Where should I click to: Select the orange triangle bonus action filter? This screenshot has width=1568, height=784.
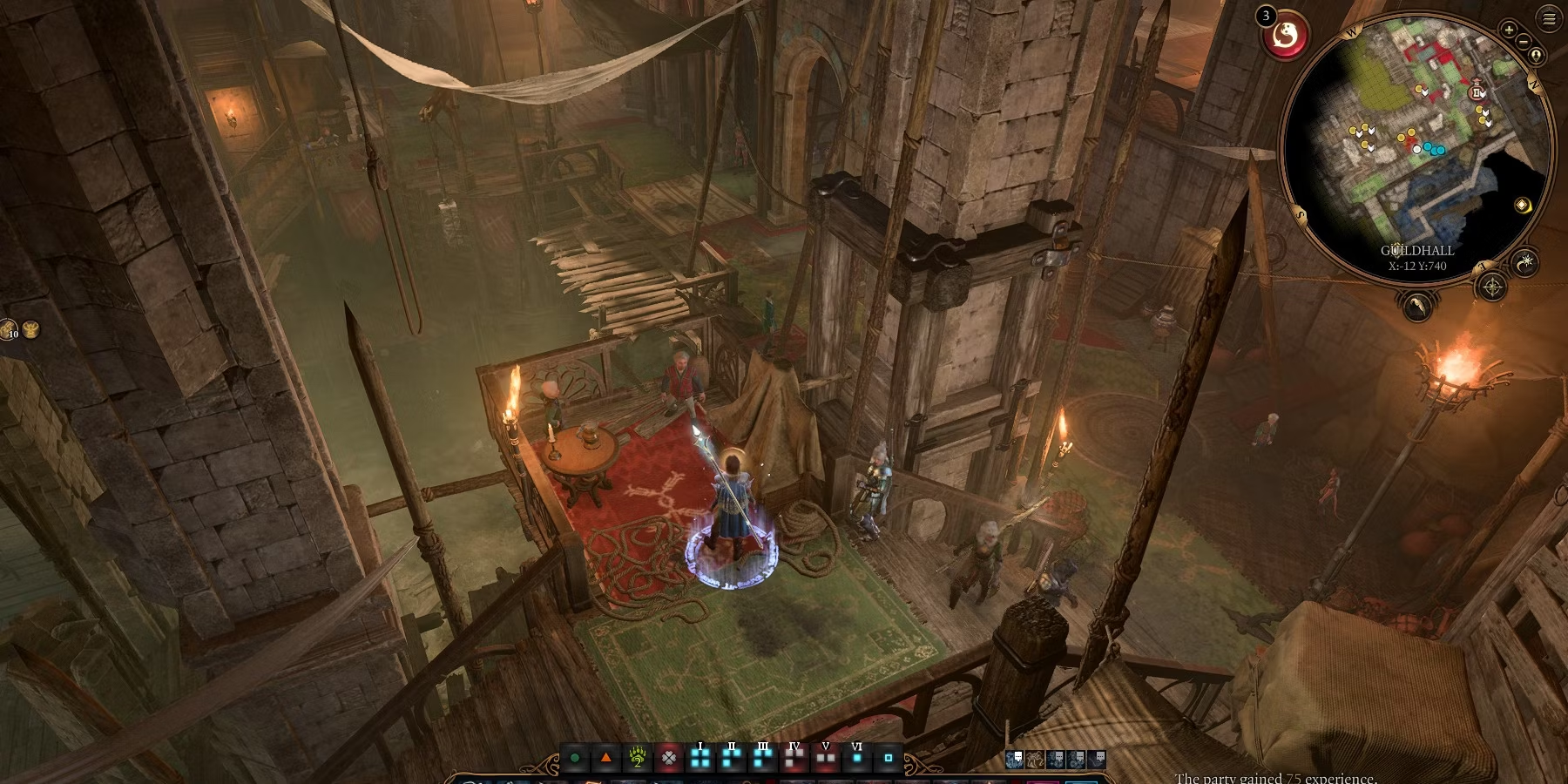[606, 758]
